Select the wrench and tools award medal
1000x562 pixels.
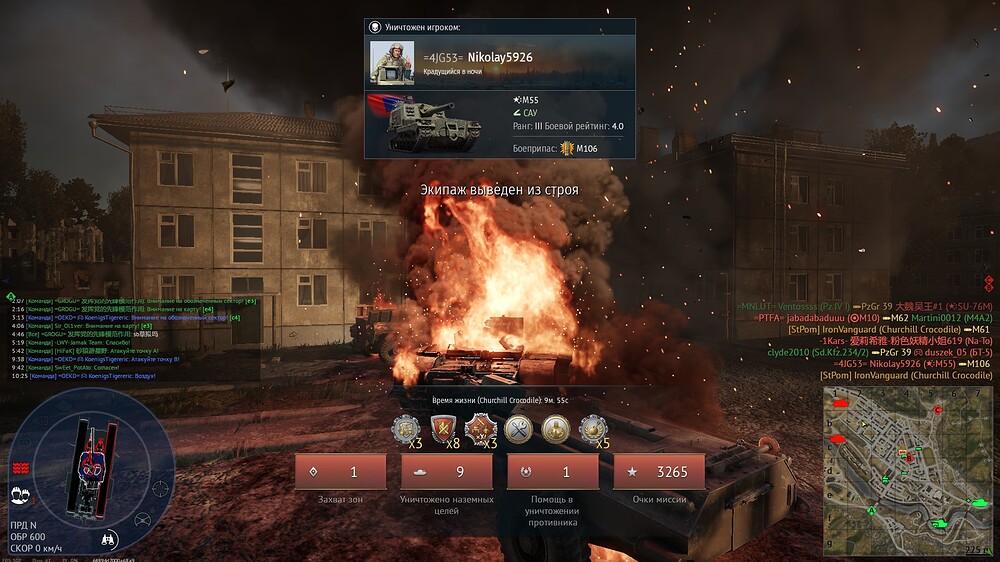tap(518, 430)
